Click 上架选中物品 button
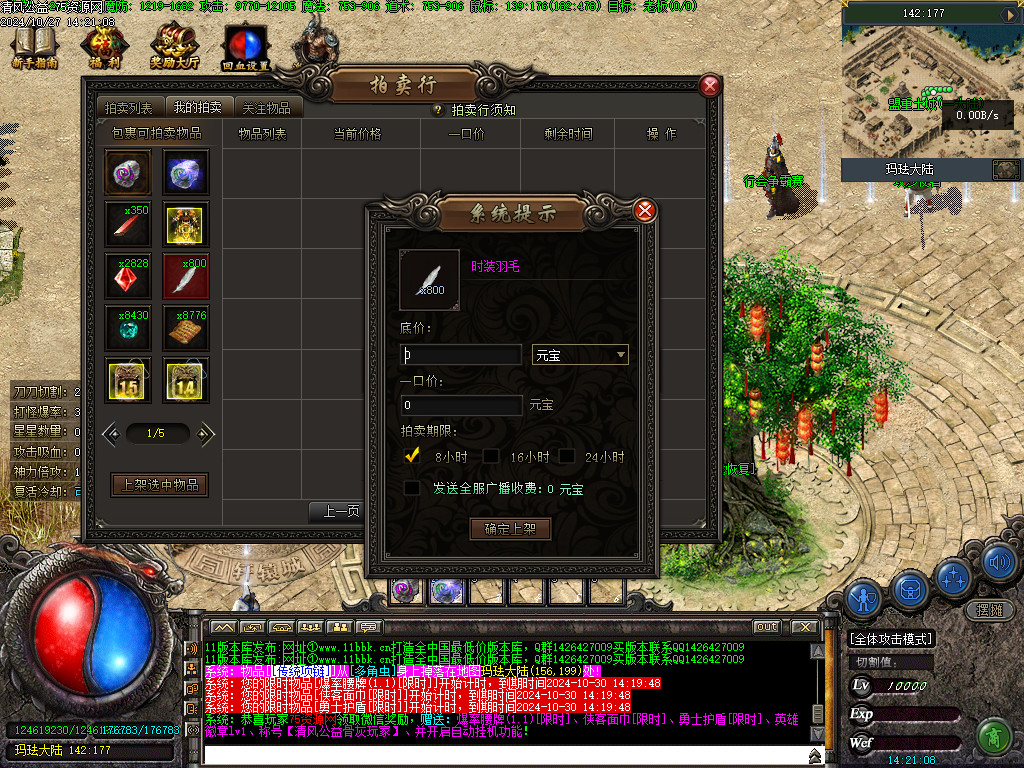 [159, 485]
